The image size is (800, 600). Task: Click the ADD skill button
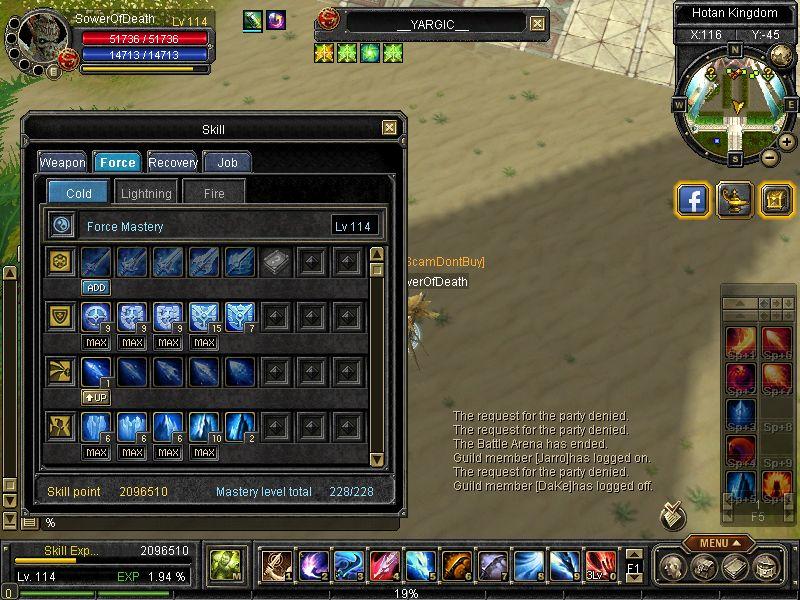coord(96,287)
